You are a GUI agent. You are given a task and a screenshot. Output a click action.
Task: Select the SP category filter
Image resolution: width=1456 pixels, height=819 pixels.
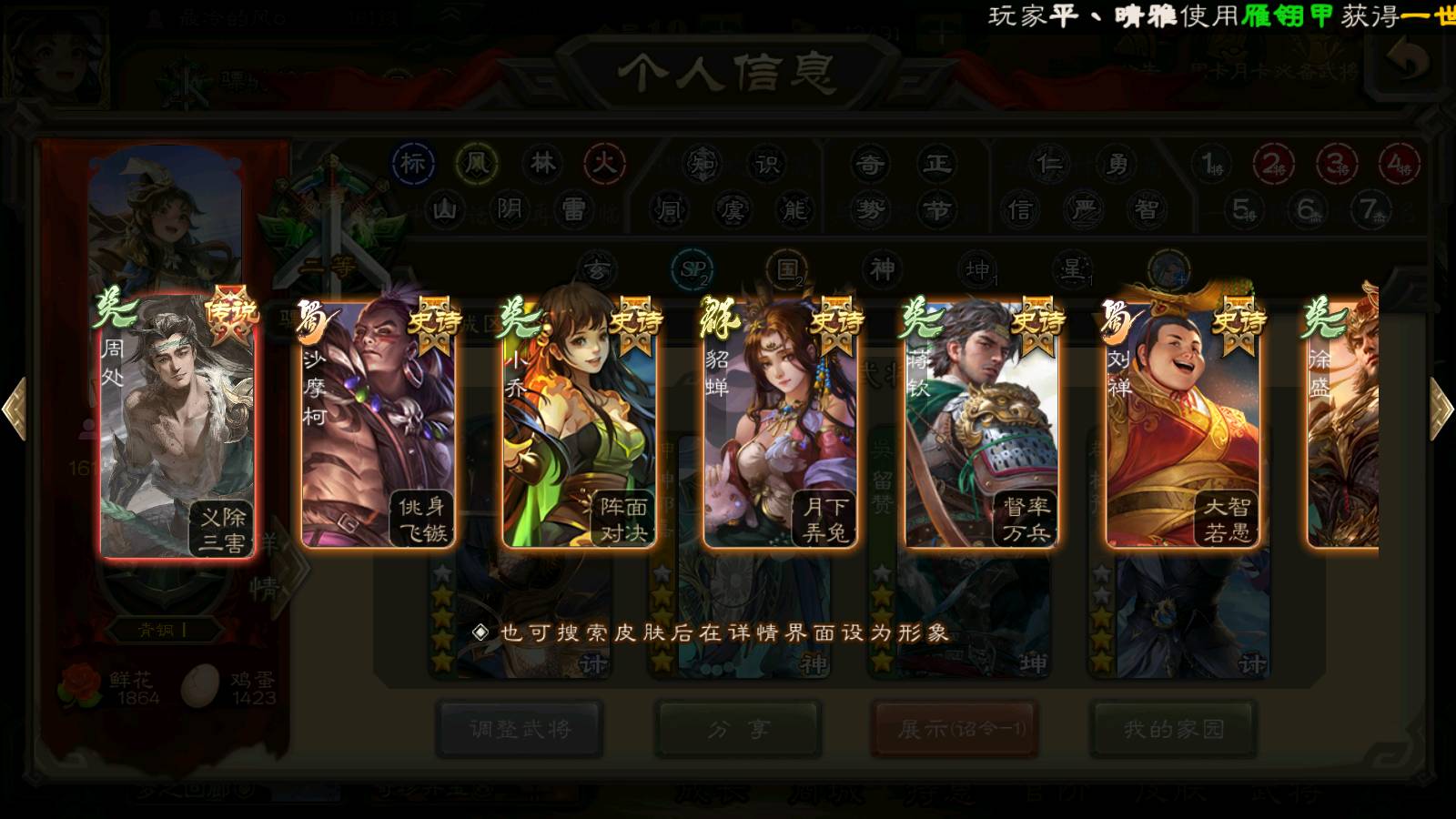point(693,269)
